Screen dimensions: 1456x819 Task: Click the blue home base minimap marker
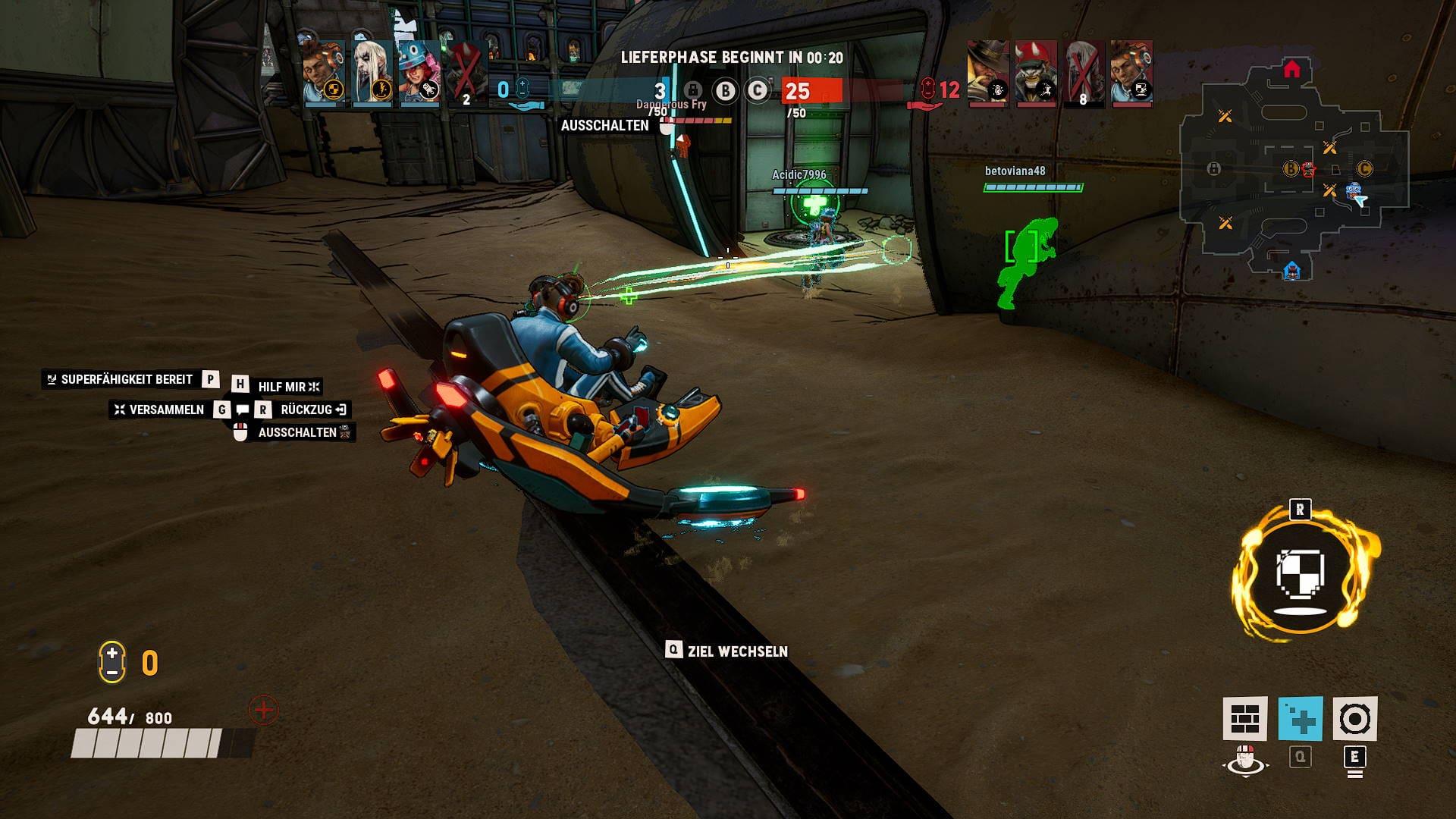tap(1292, 270)
